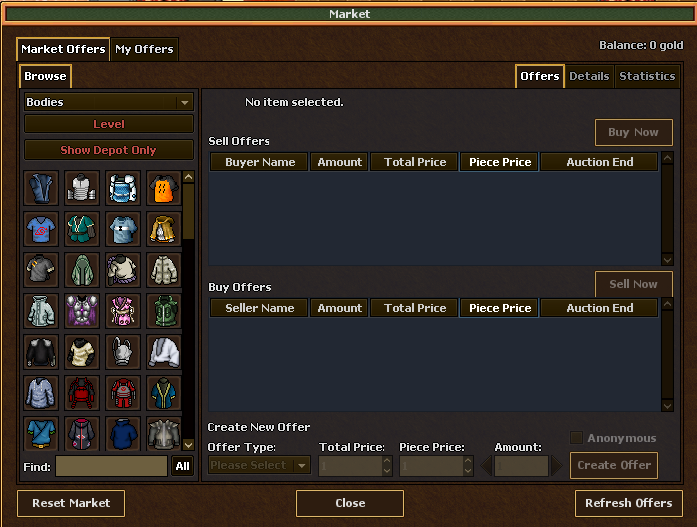Viewport: 697px width, 527px height.
Task: Choose the pink kimono body item
Action: [123, 309]
